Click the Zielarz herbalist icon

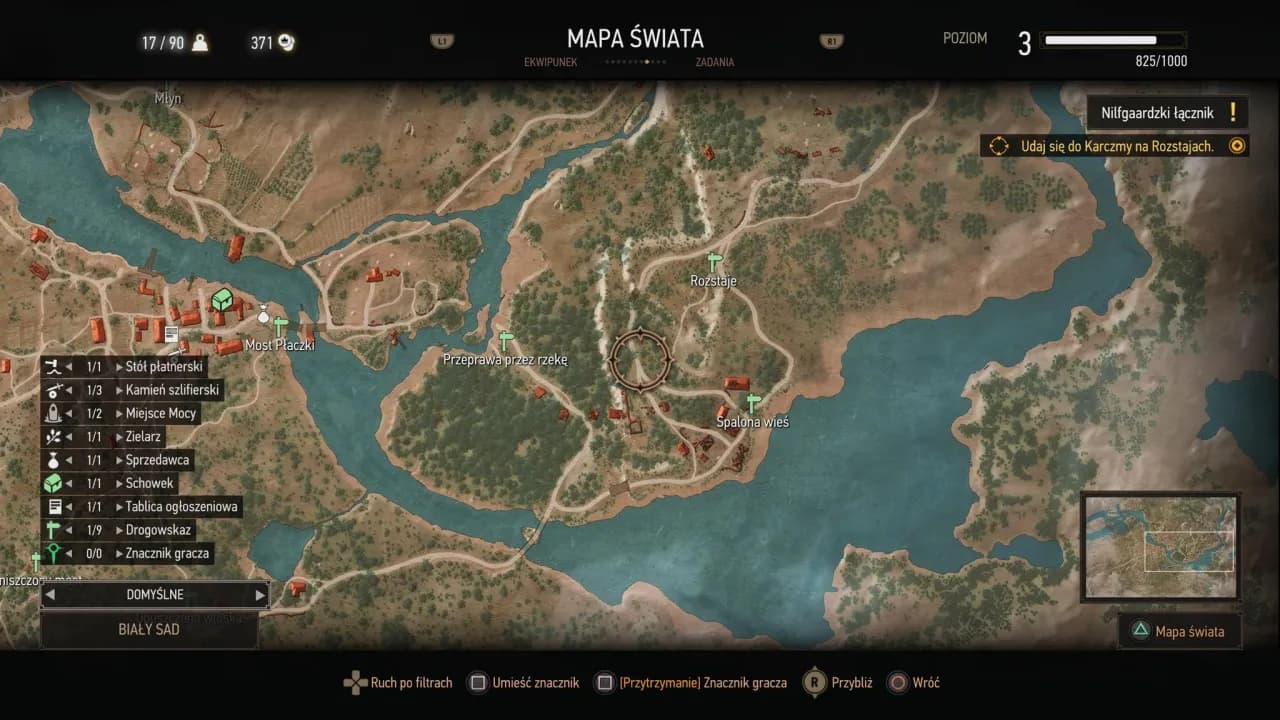[x=55, y=436]
